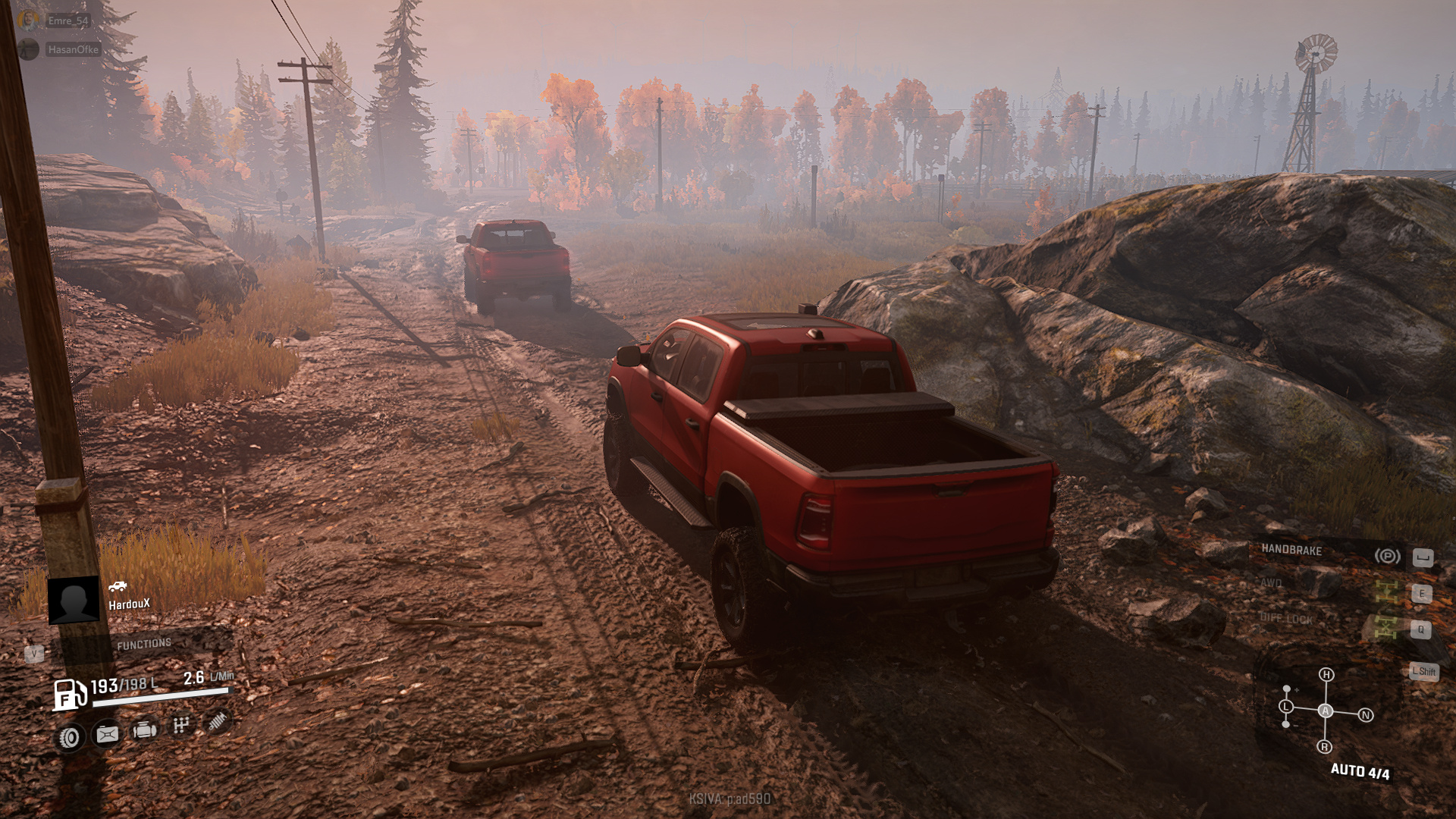This screenshot has width=1456, height=819.
Task: Shift into Neutral (N)
Action: click(x=1365, y=715)
